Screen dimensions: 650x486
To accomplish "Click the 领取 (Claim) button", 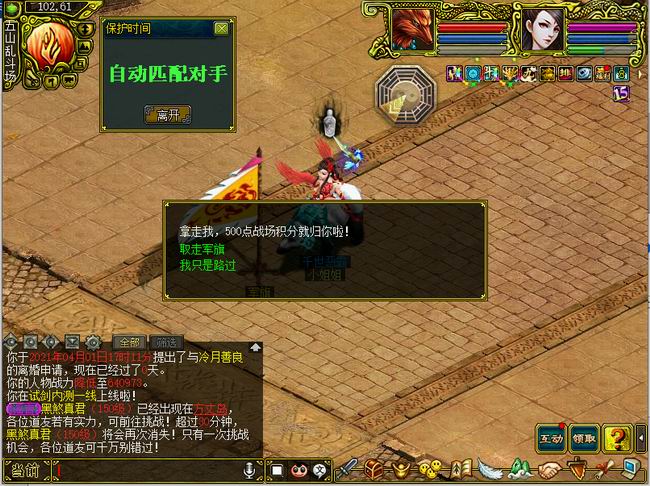I will click(x=585, y=437).
